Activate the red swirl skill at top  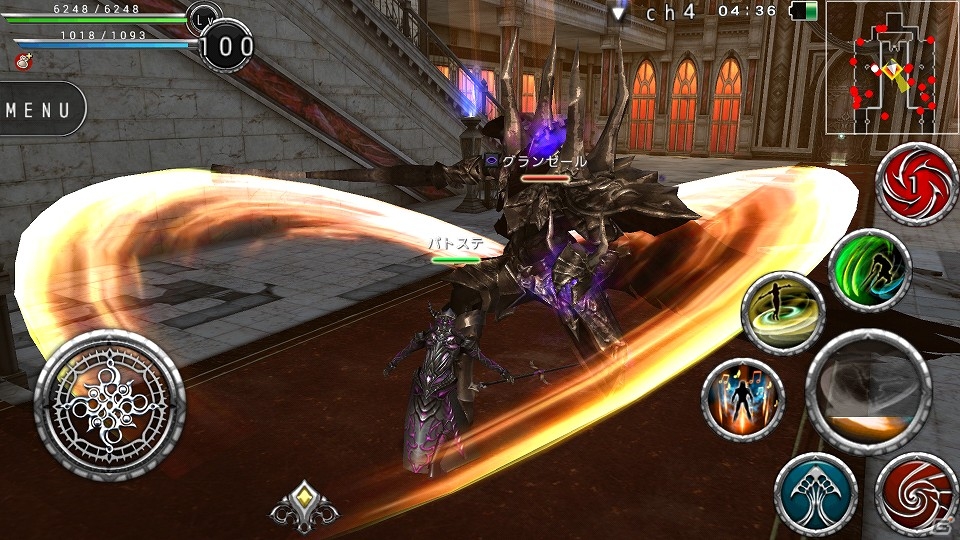(x=916, y=184)
